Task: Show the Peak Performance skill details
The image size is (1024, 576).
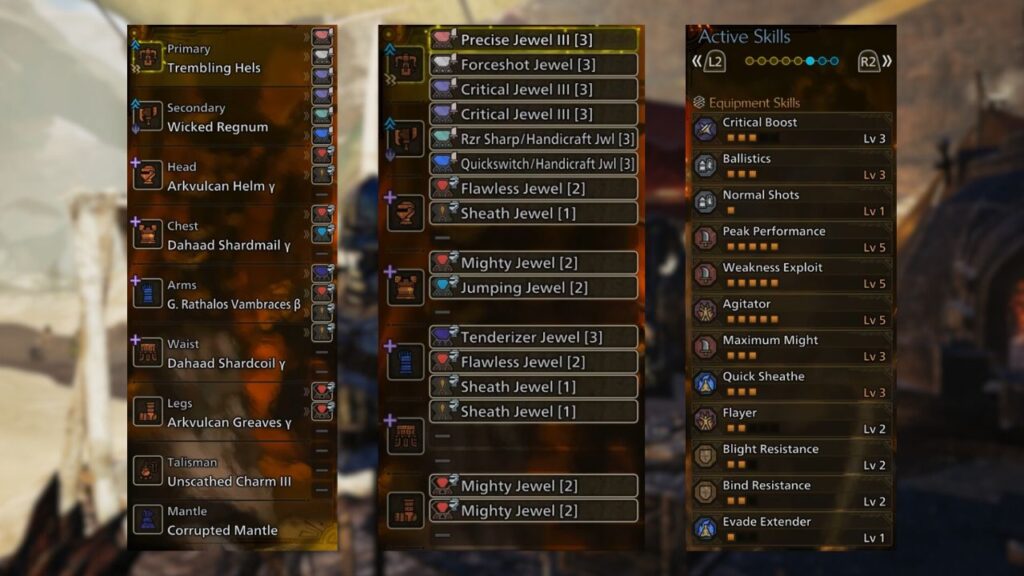Action: point(790,238)
